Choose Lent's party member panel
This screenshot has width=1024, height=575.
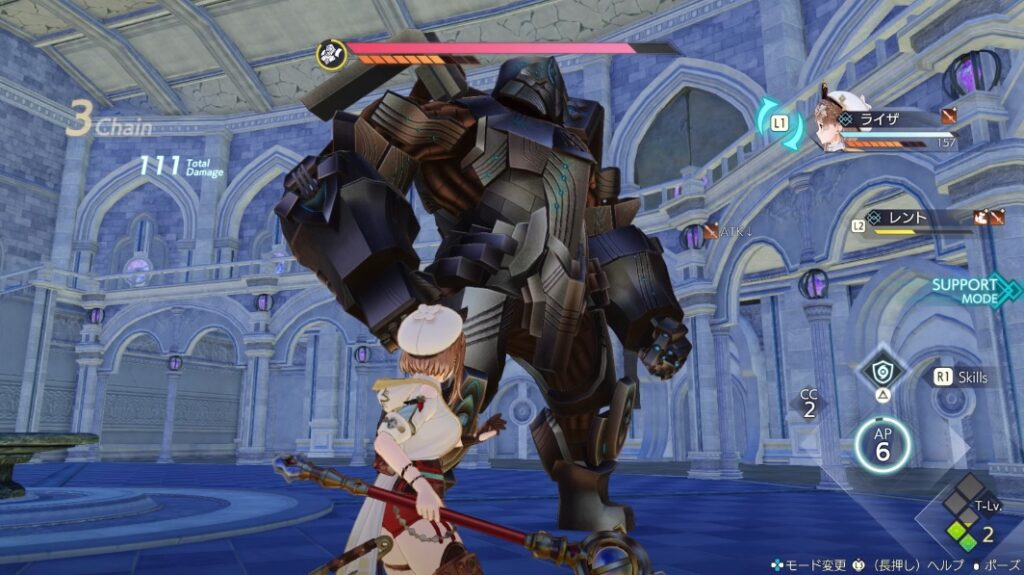coord(920,220)
